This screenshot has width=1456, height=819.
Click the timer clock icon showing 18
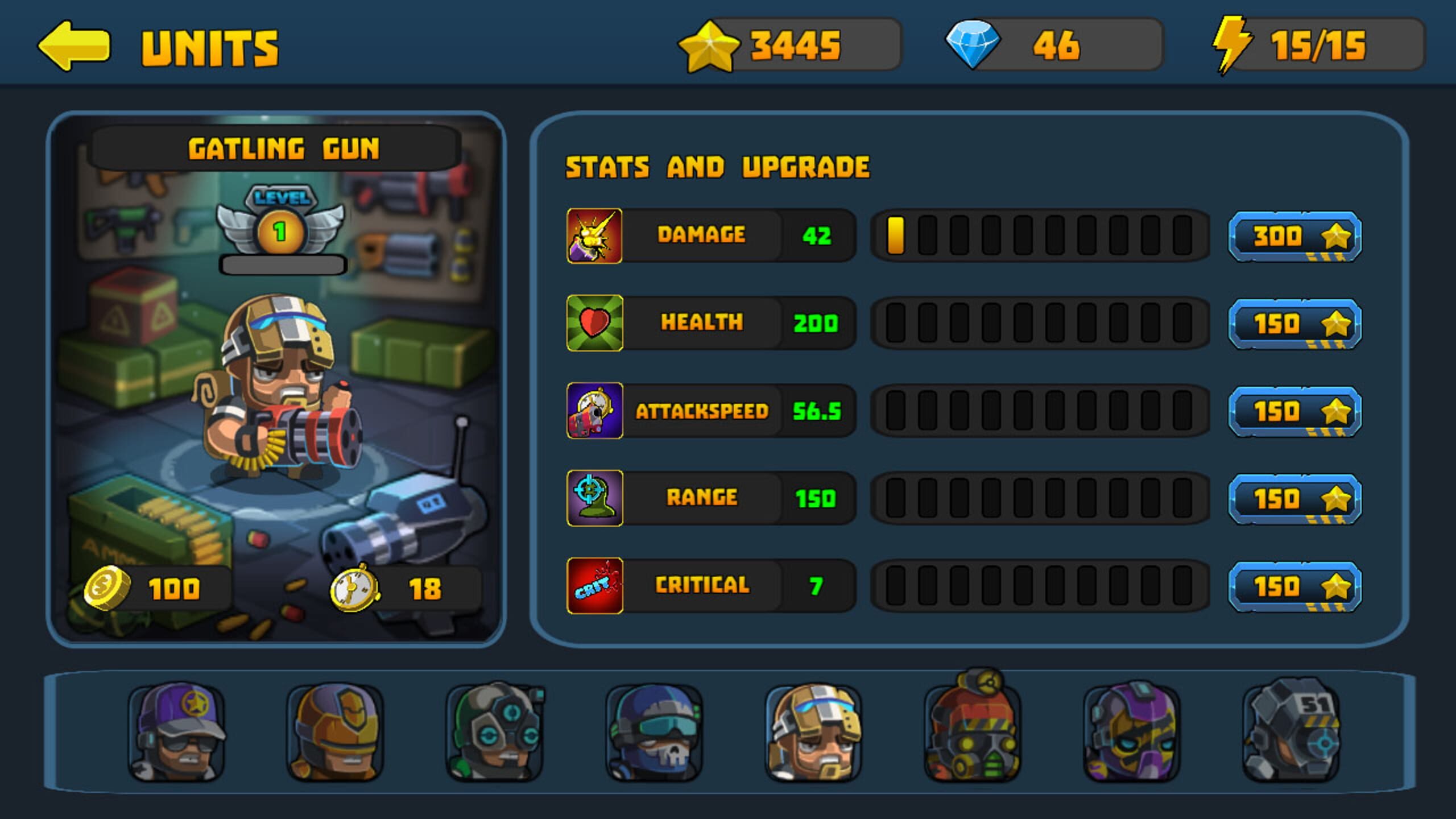(353, 589)
